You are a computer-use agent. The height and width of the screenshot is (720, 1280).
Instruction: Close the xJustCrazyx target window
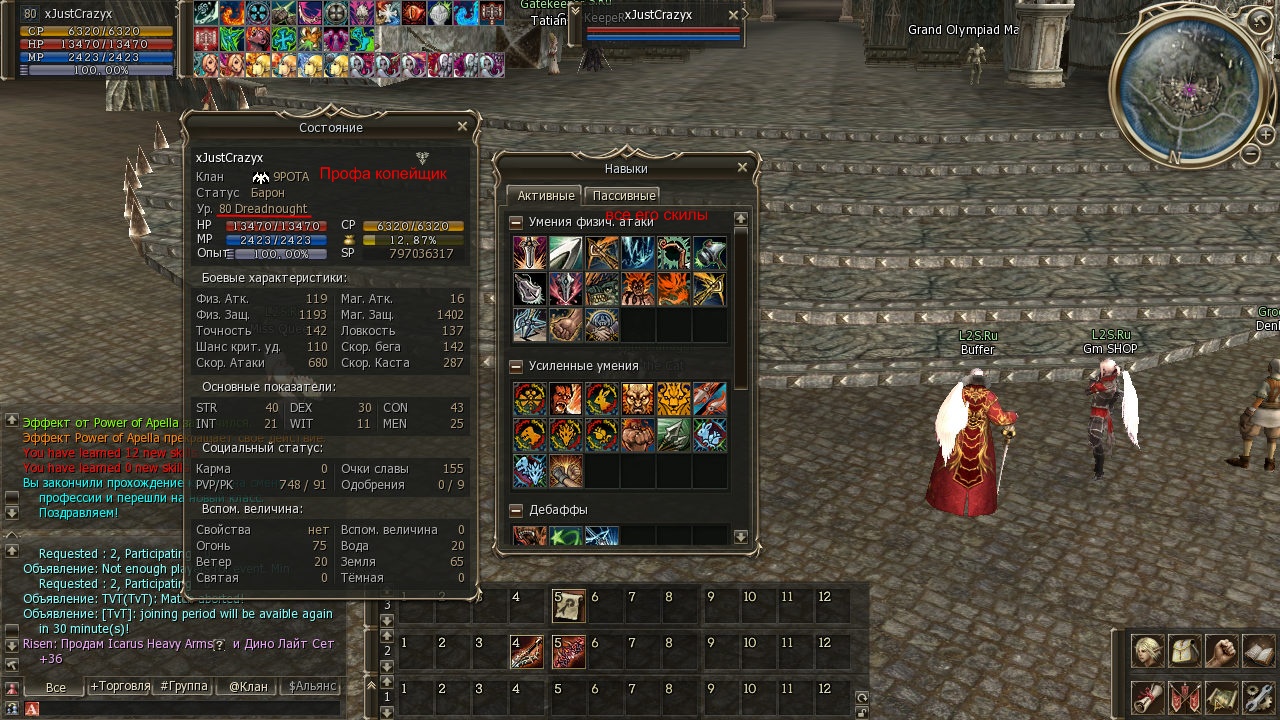pyautogui.click(x=734, y=16)
